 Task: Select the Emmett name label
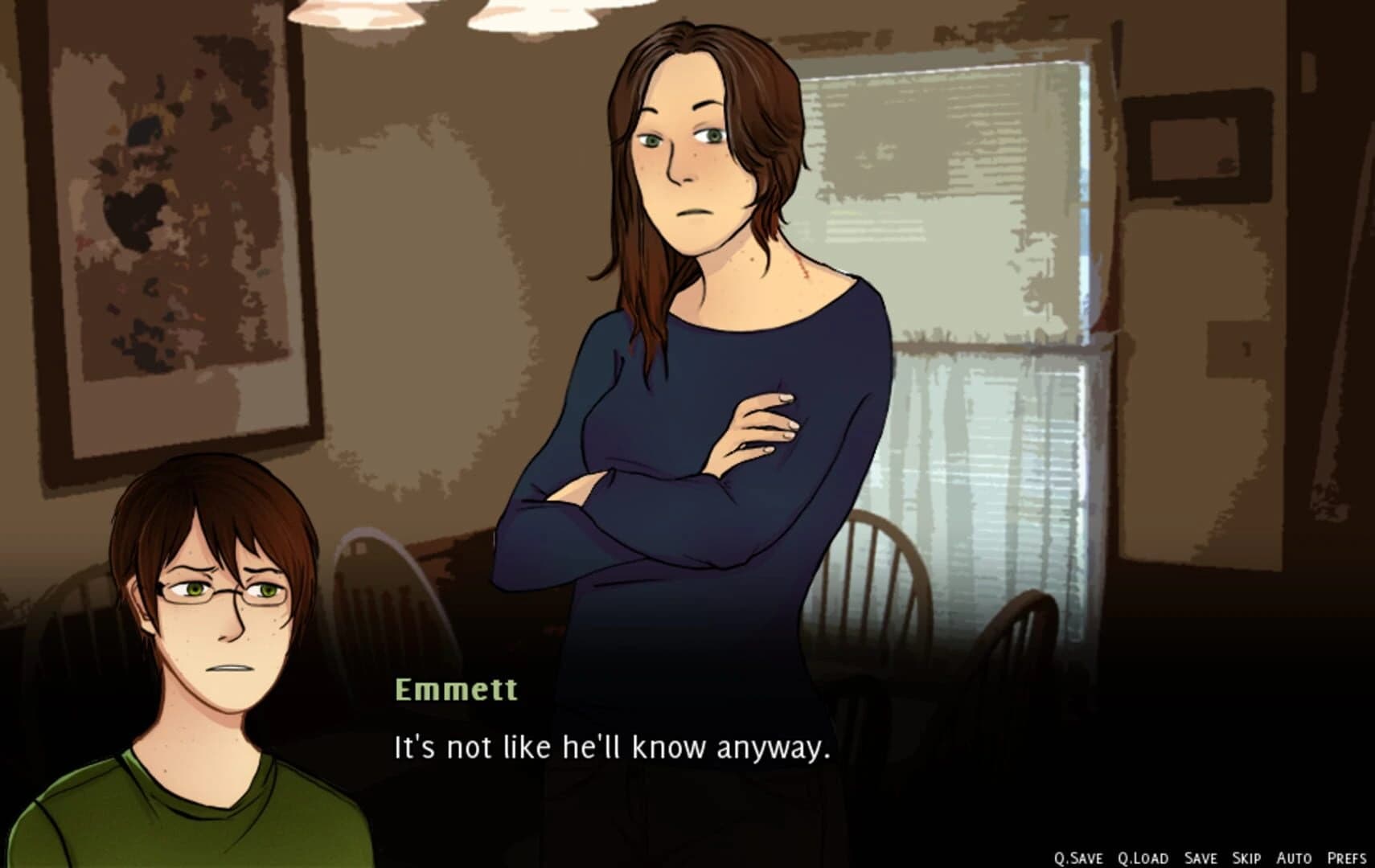click(x=456, y=687)
